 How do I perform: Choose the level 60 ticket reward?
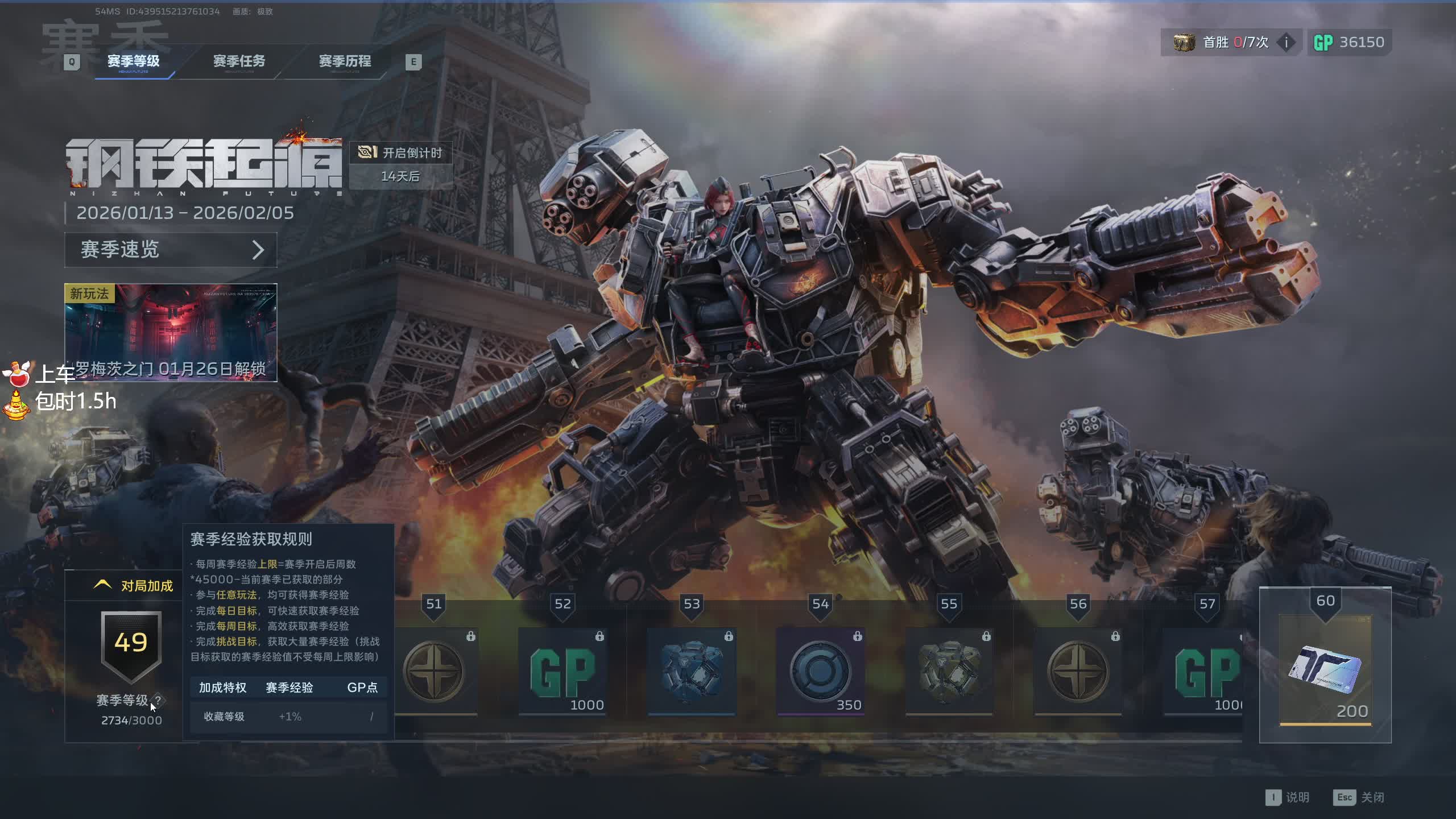tap(1325, 671)
